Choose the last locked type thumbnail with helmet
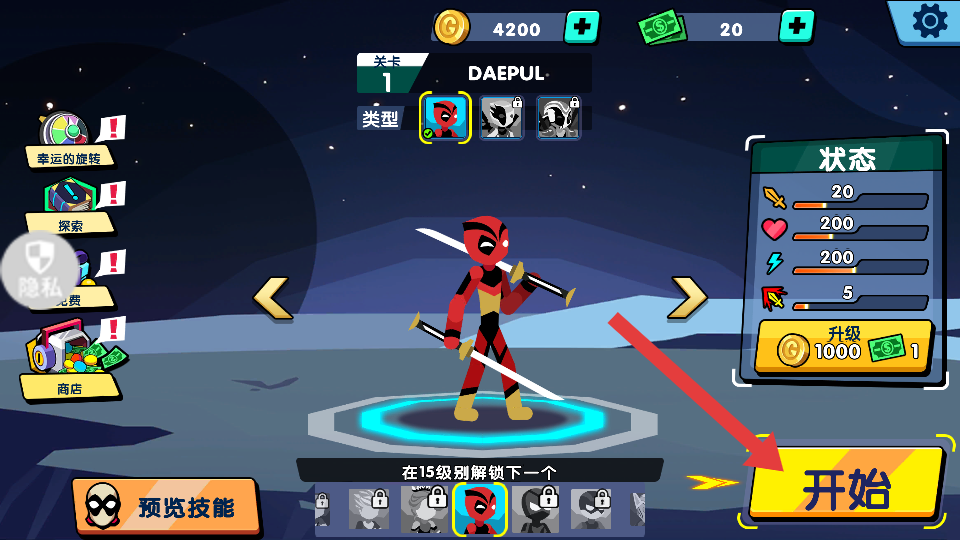 (559, 118)
